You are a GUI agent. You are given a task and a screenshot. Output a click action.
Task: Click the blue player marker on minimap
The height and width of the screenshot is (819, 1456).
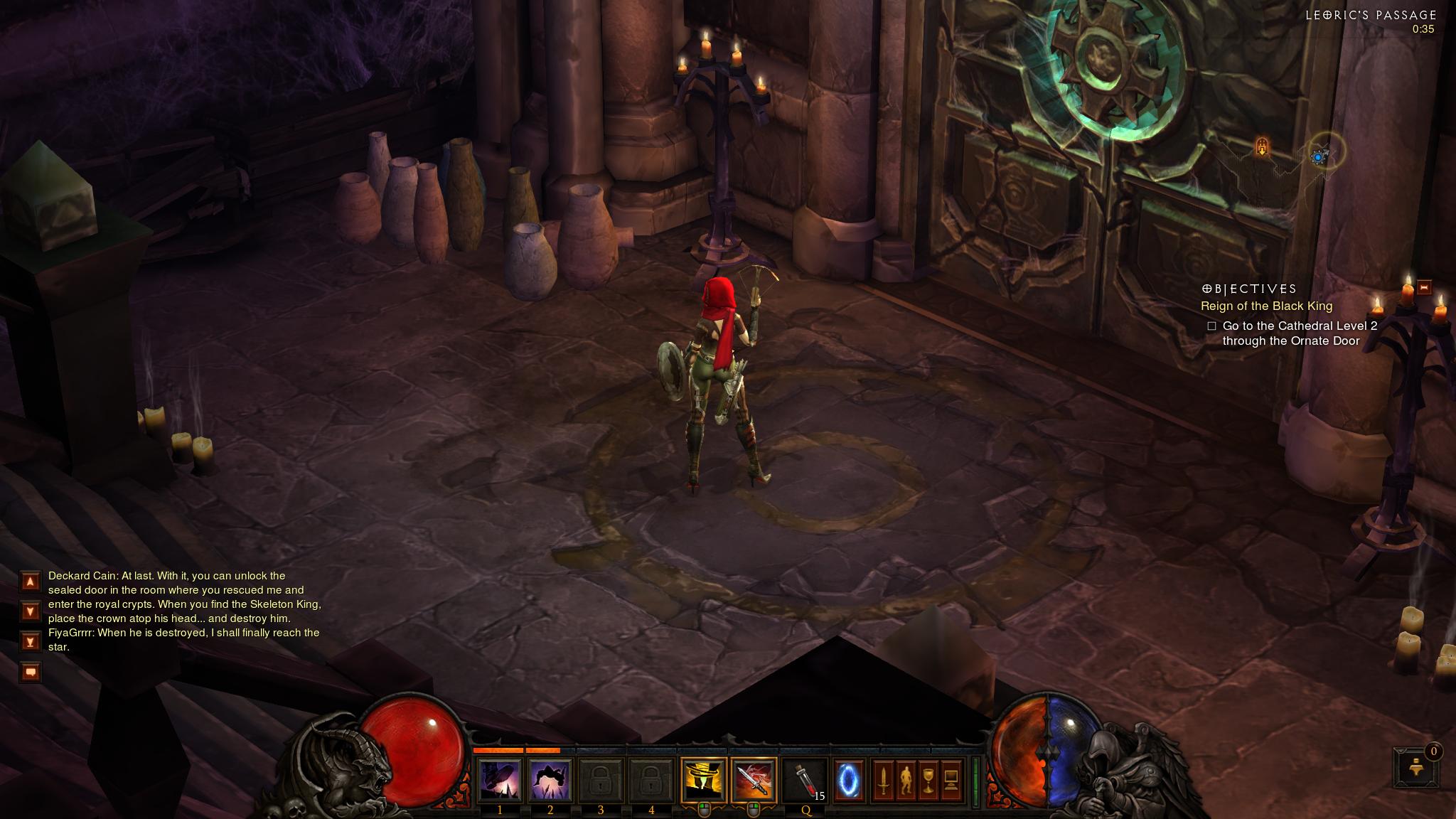tap(1319, 157)
